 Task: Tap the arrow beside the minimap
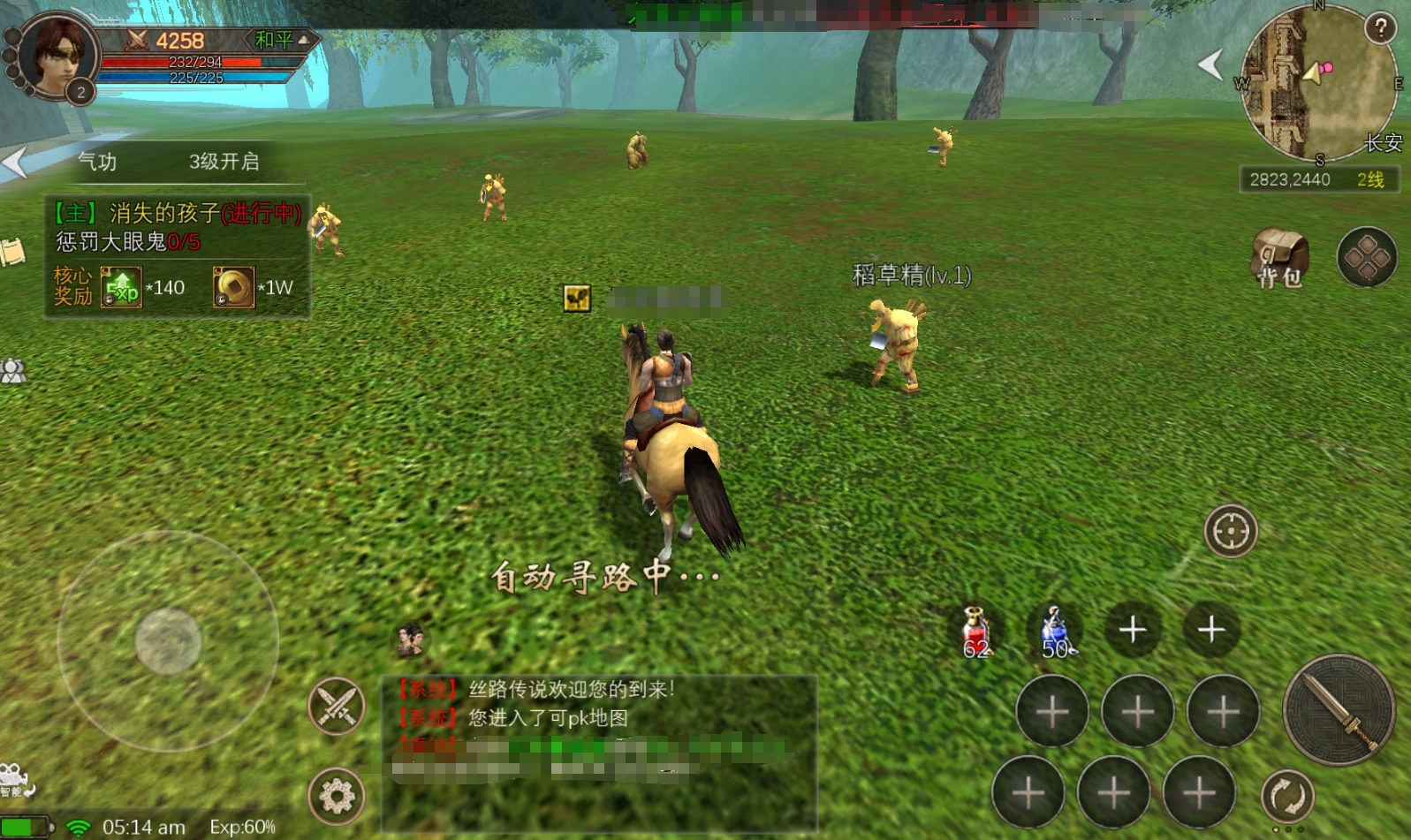[x=1210, y=64]
